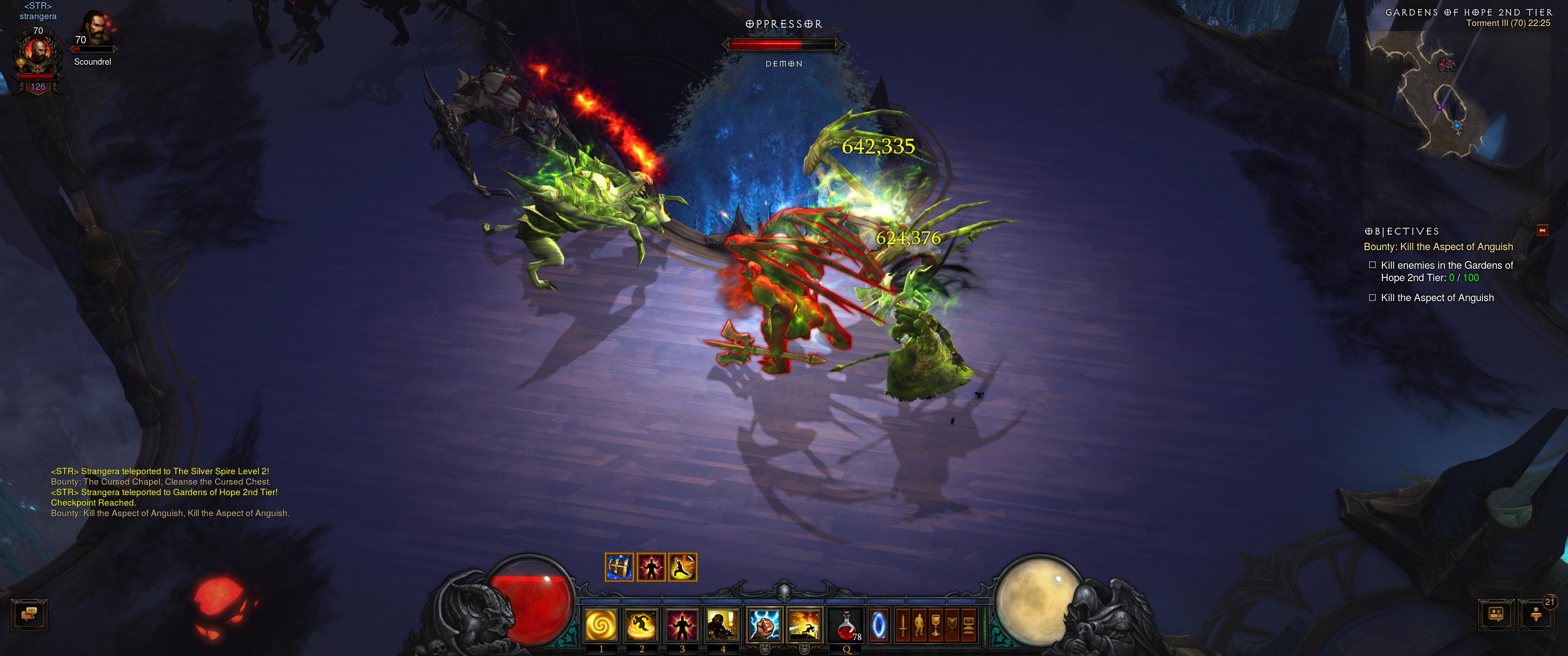
Task: Cast the radiant silhouette skill in slot 3
Action: click(x=682, y=625)
